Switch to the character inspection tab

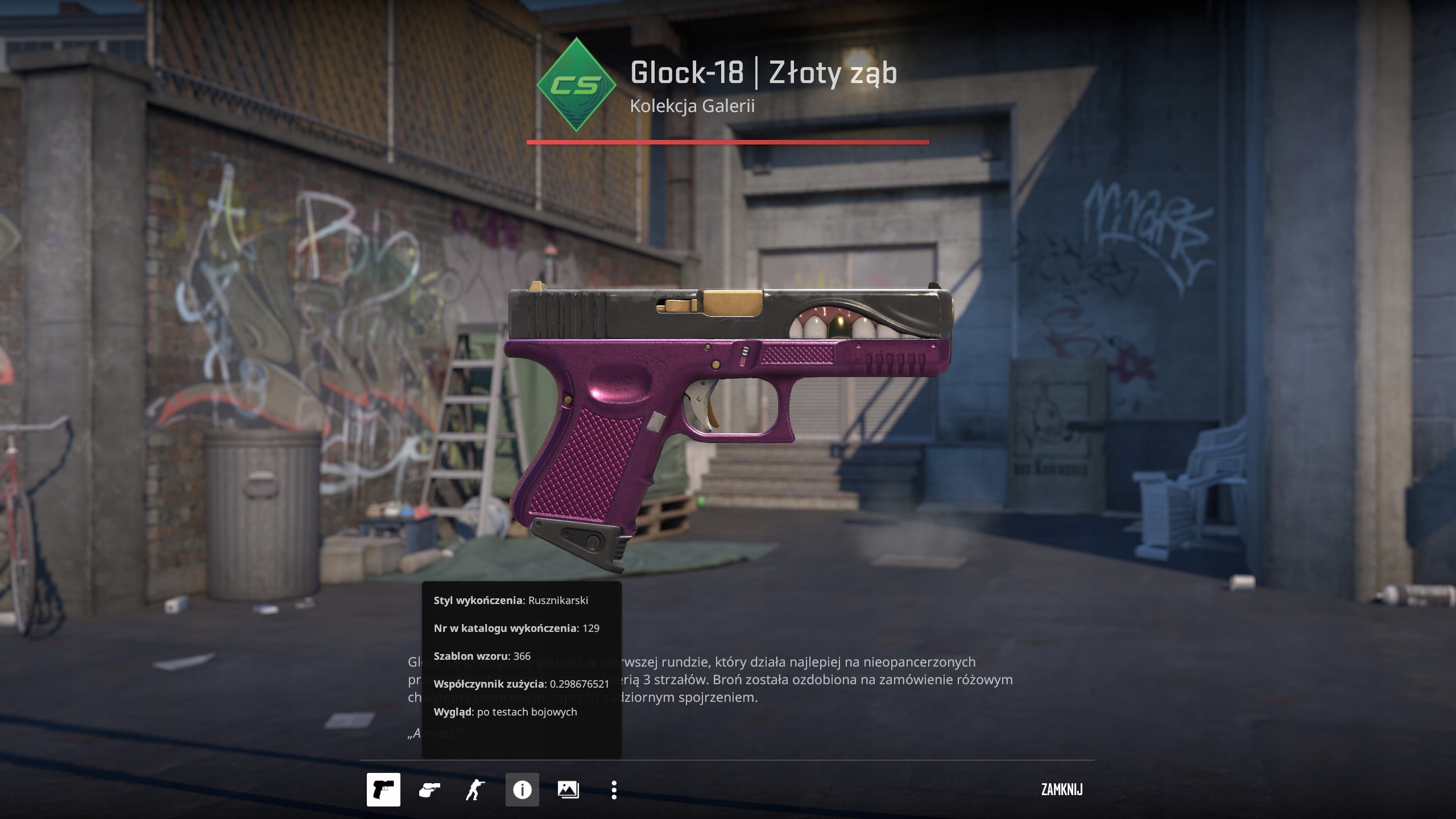point(478,790)
